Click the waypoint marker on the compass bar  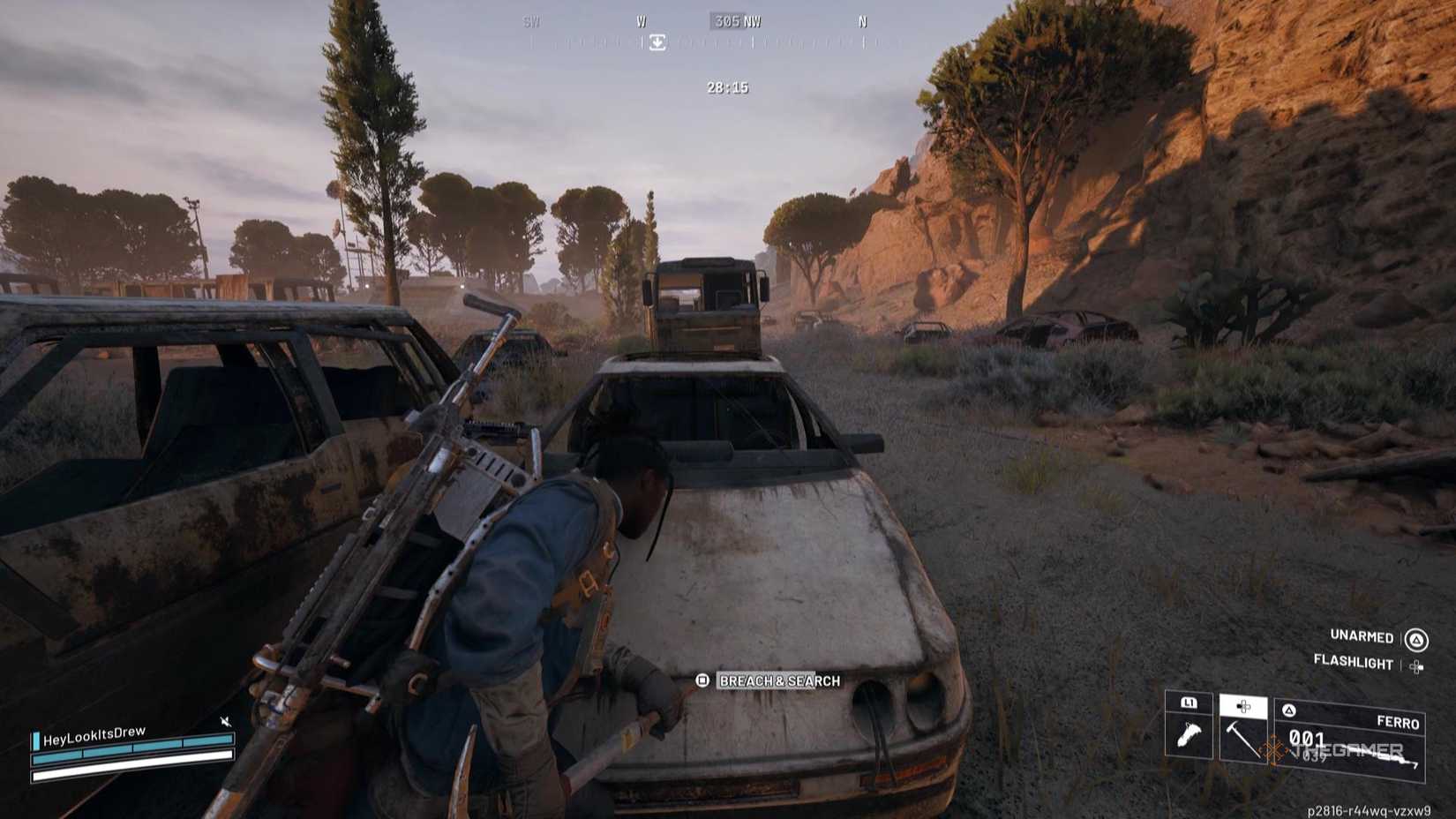pyautogui.click(x=657, y=42)
